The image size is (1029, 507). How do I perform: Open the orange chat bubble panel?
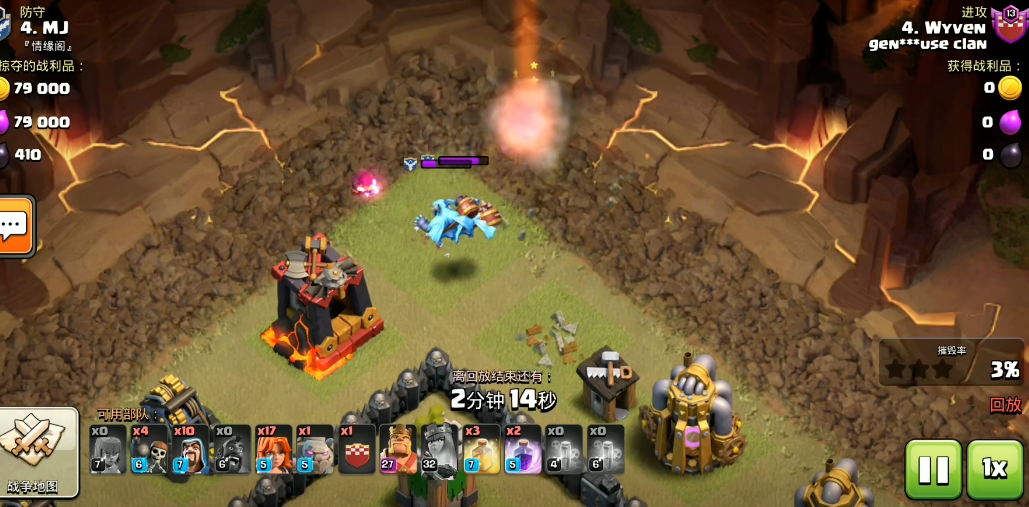click(x=15, y=226)
